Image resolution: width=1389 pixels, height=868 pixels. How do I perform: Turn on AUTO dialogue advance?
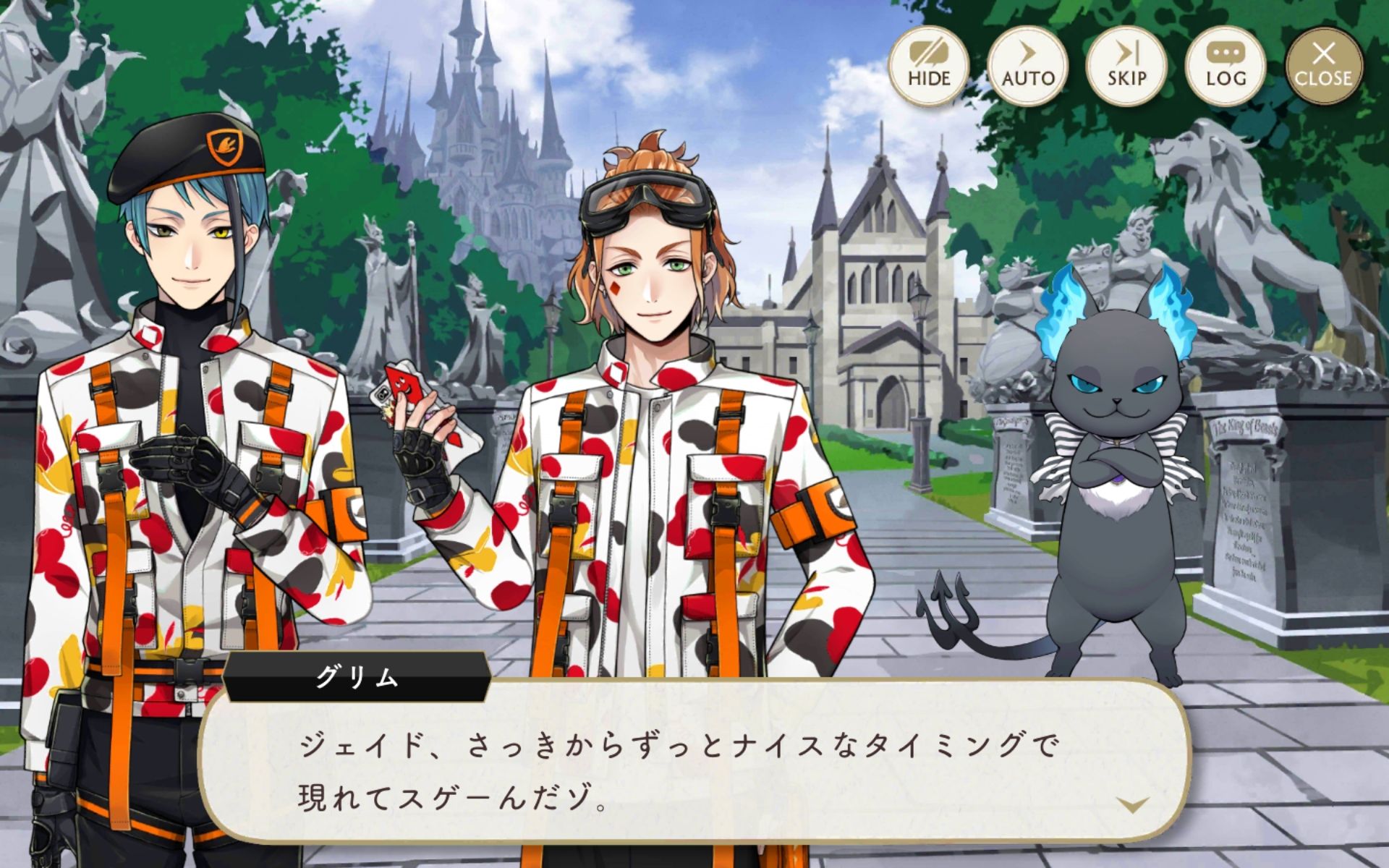tap(1027, 66)
